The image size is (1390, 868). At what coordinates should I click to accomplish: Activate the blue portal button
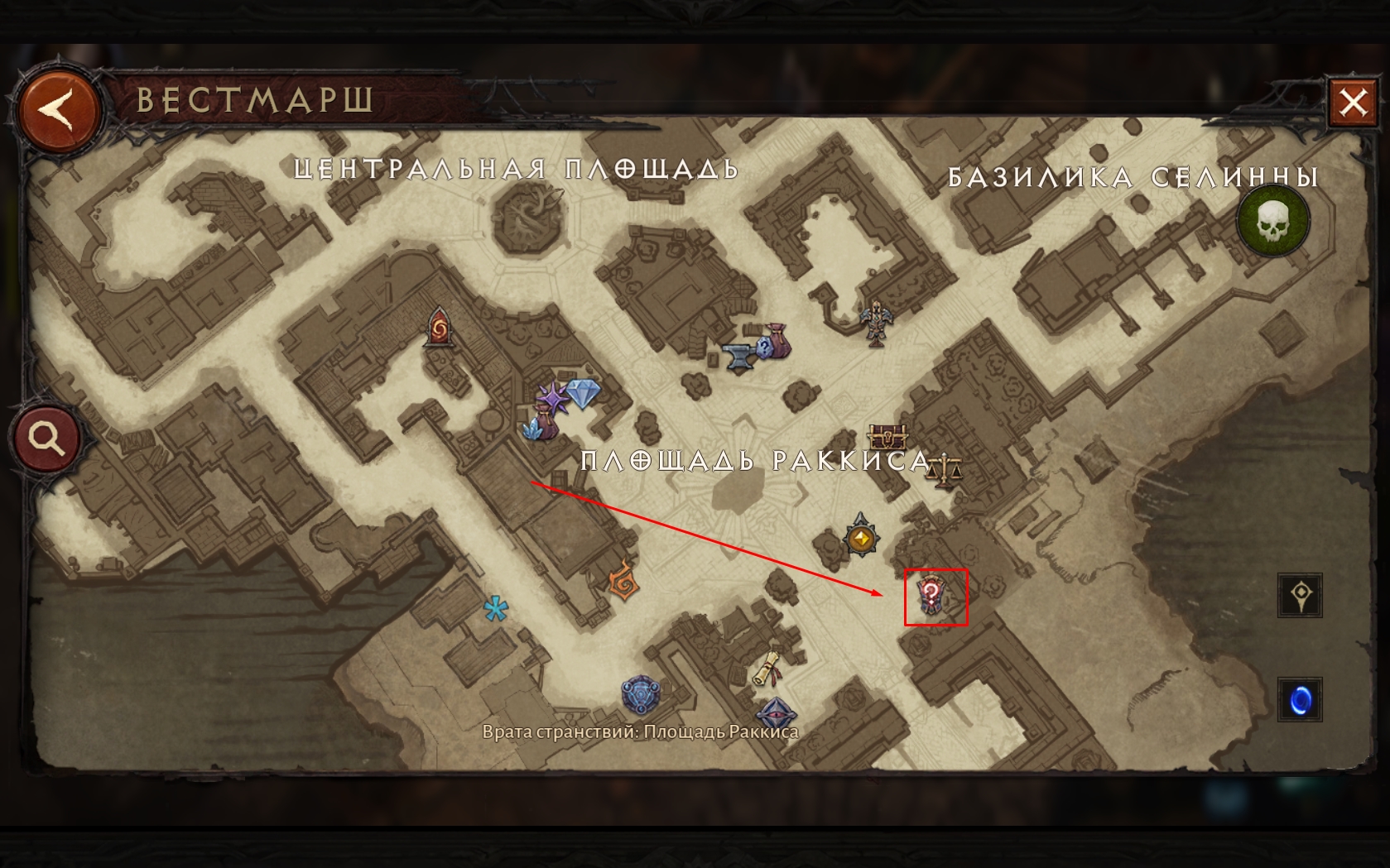(1300, 700)
